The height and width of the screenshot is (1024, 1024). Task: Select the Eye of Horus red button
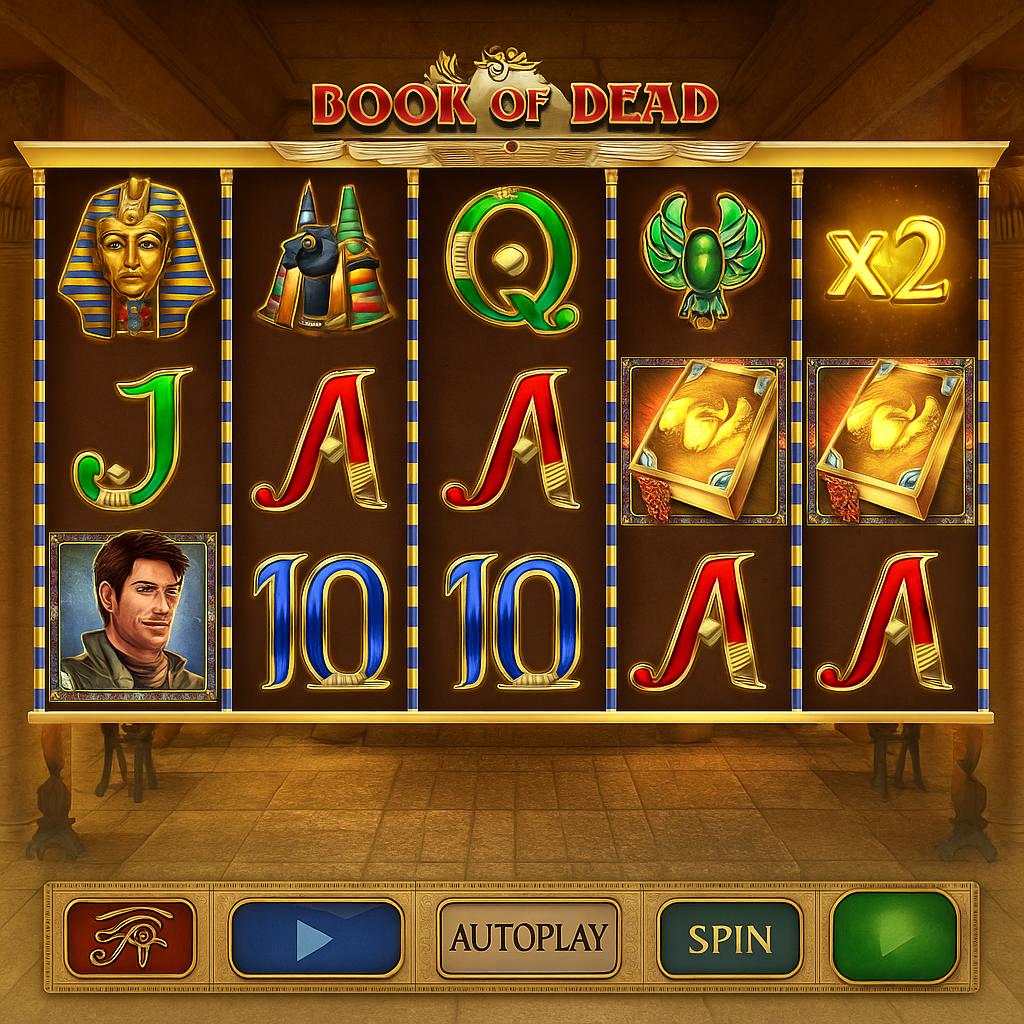[130, 938]
